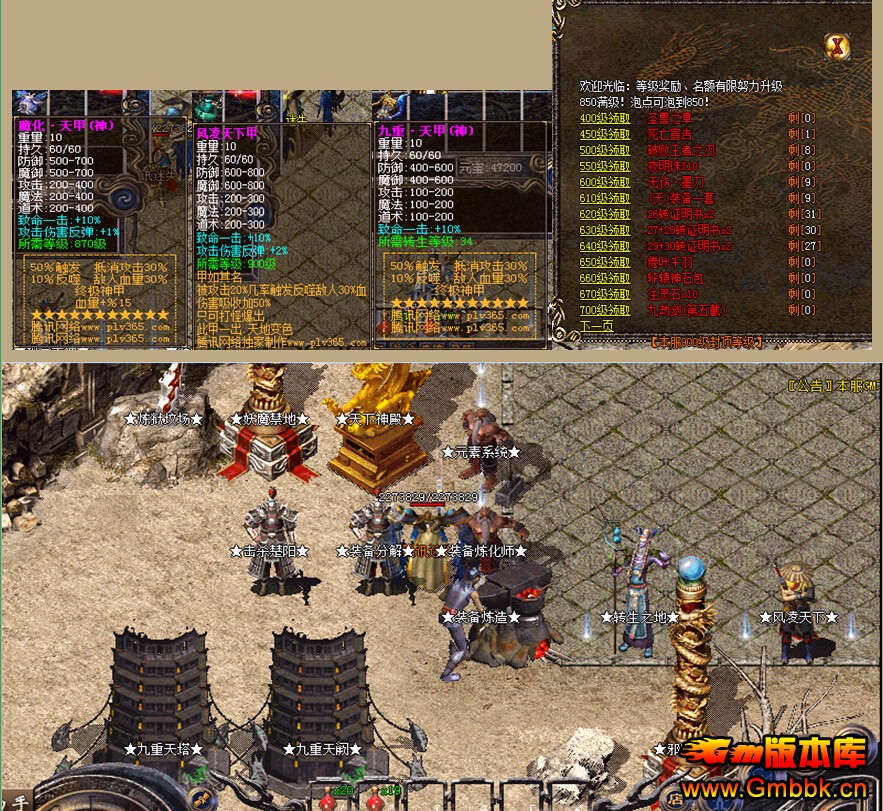Claim the 400级领取 reward link

604,118
